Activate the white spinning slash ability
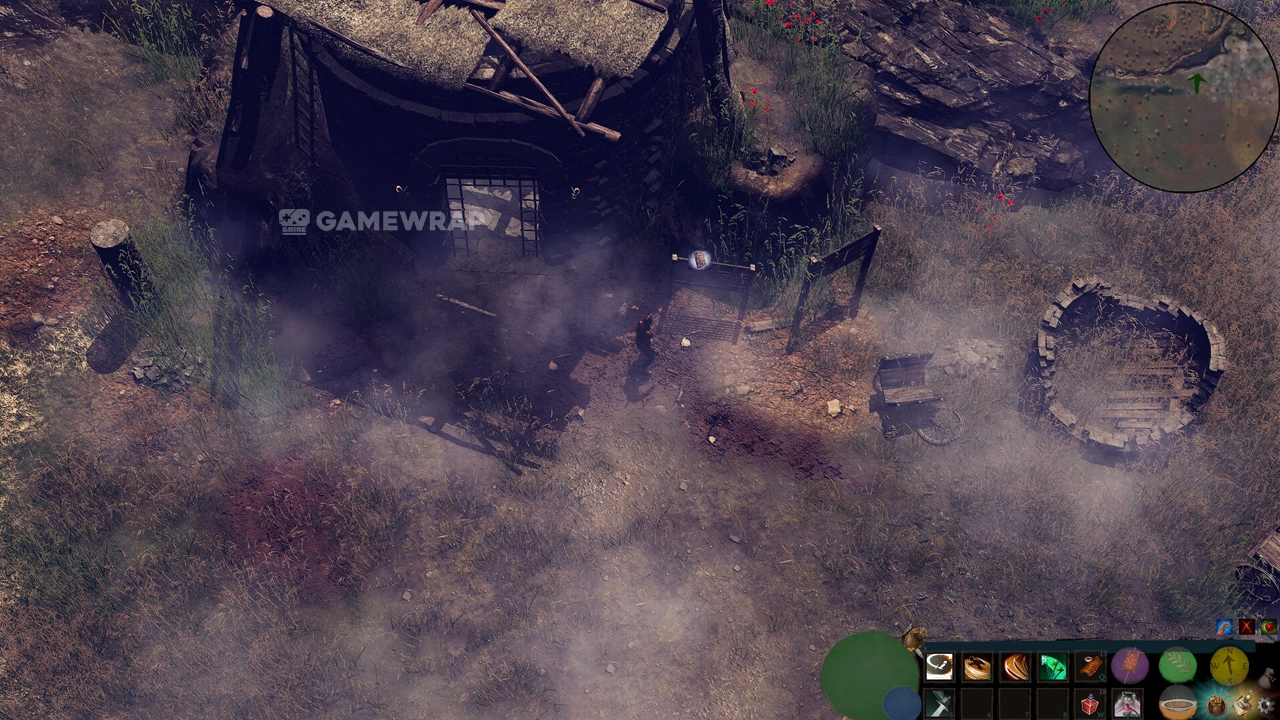The width and height of the screenshot is (1280, 720). [x=939, y=667]
